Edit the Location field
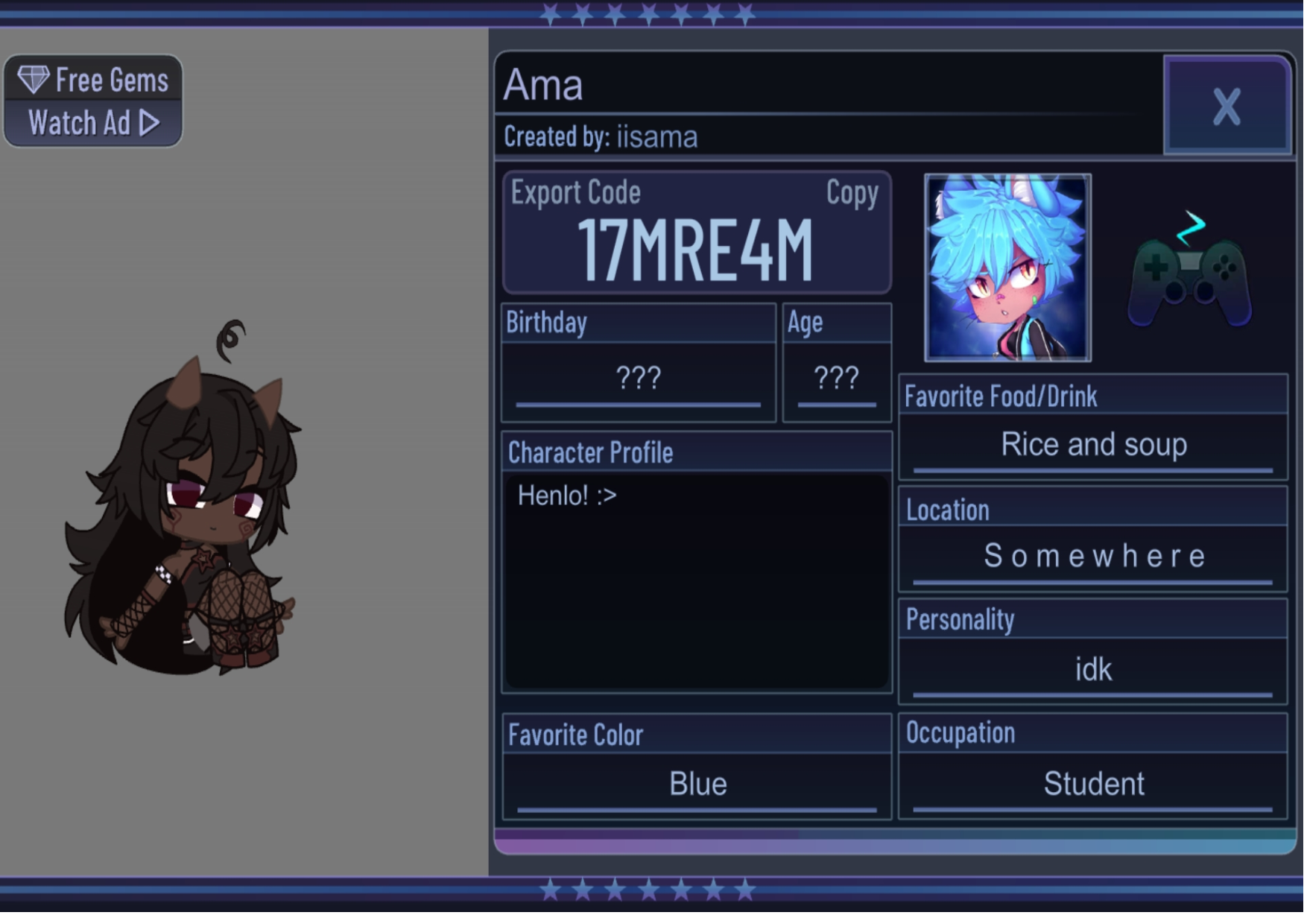Viewport: 1307px width, 924px height. coord(1092,556)
